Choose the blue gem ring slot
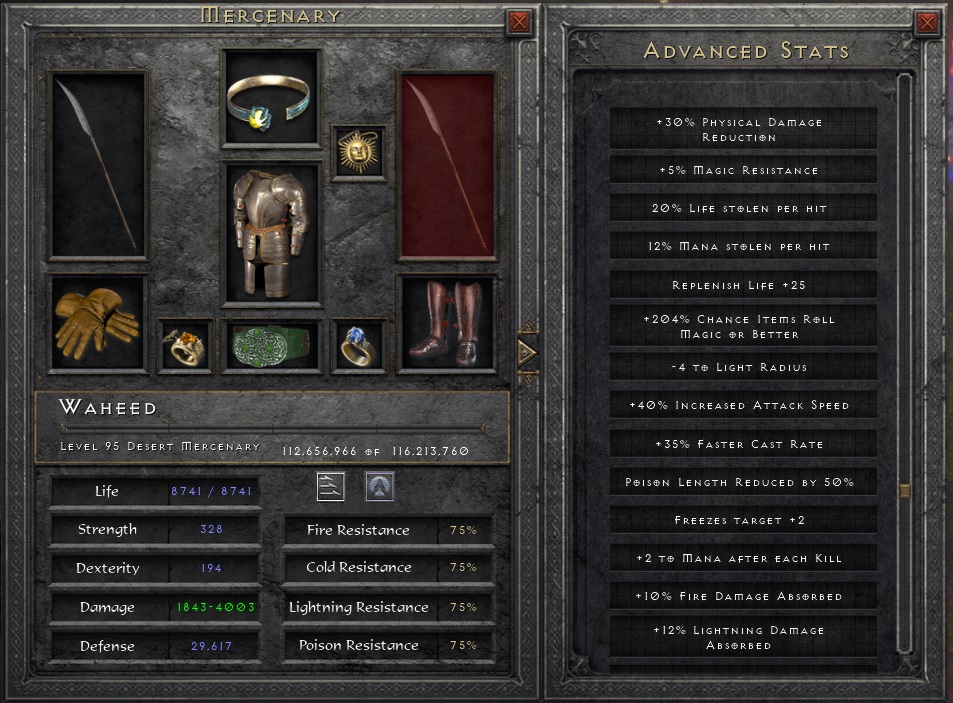 click(358, 346)
